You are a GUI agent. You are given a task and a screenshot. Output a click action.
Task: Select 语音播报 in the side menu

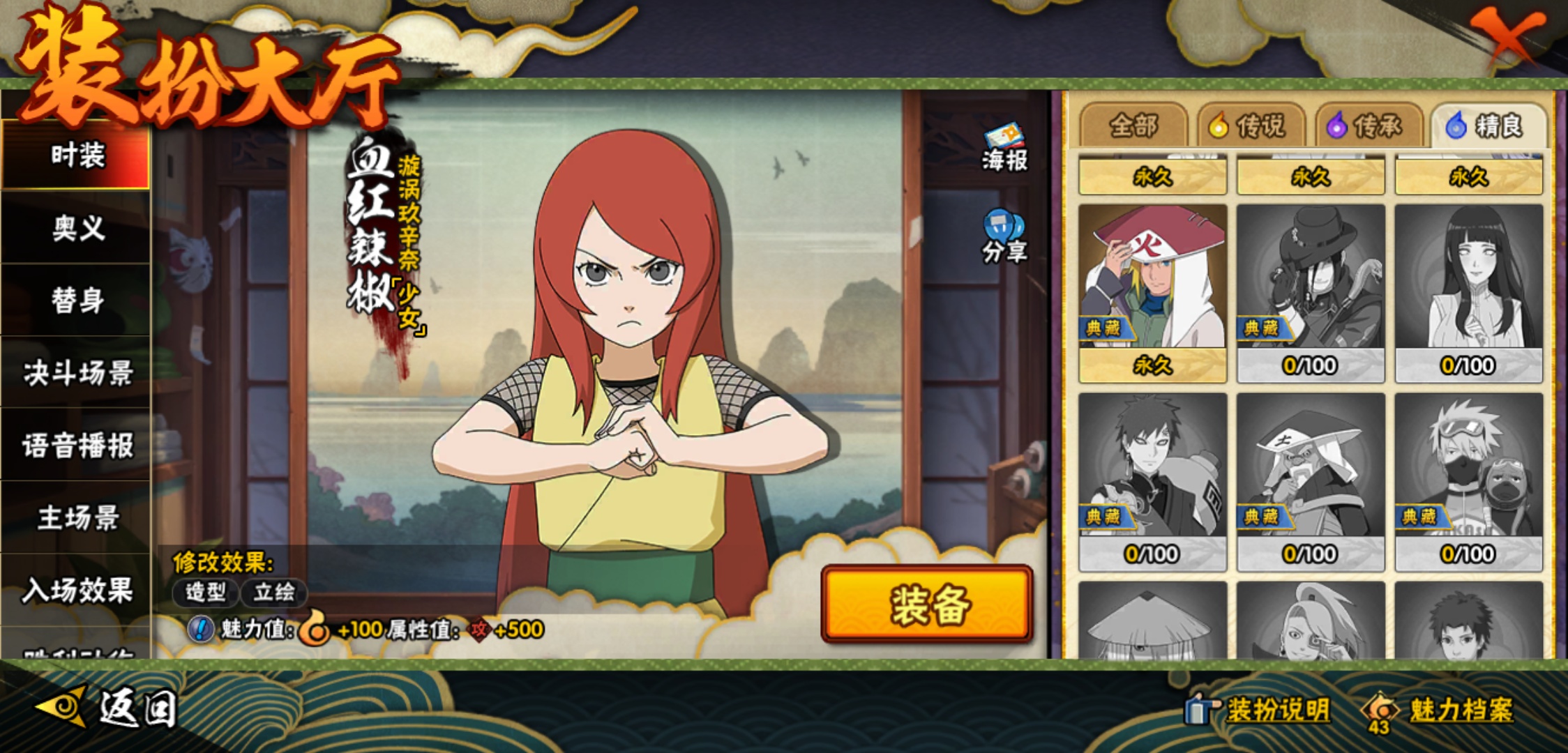[77, 446]
